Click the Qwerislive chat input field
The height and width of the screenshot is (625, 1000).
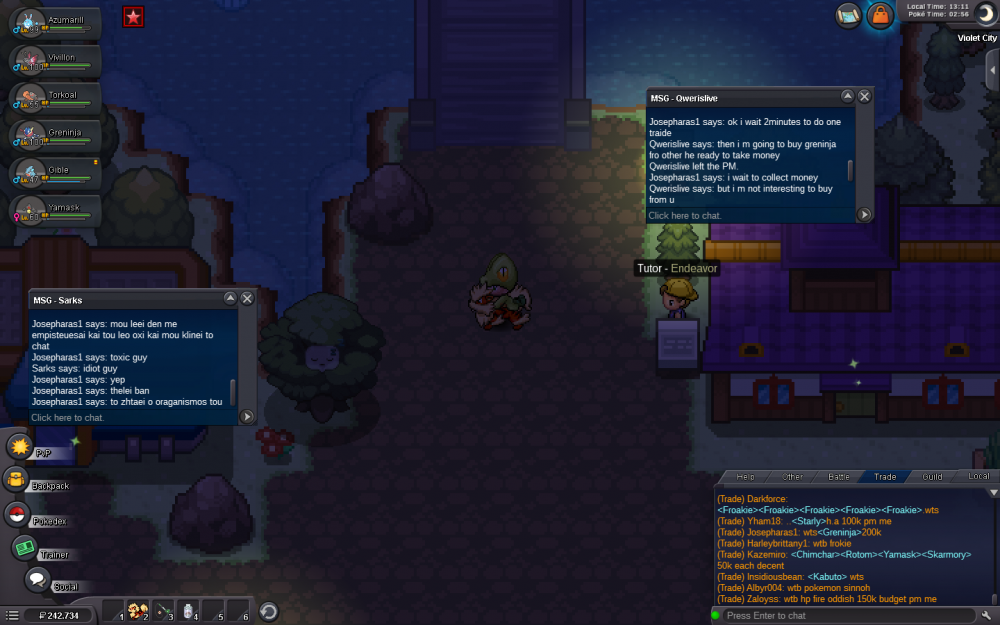pos(750,215)
